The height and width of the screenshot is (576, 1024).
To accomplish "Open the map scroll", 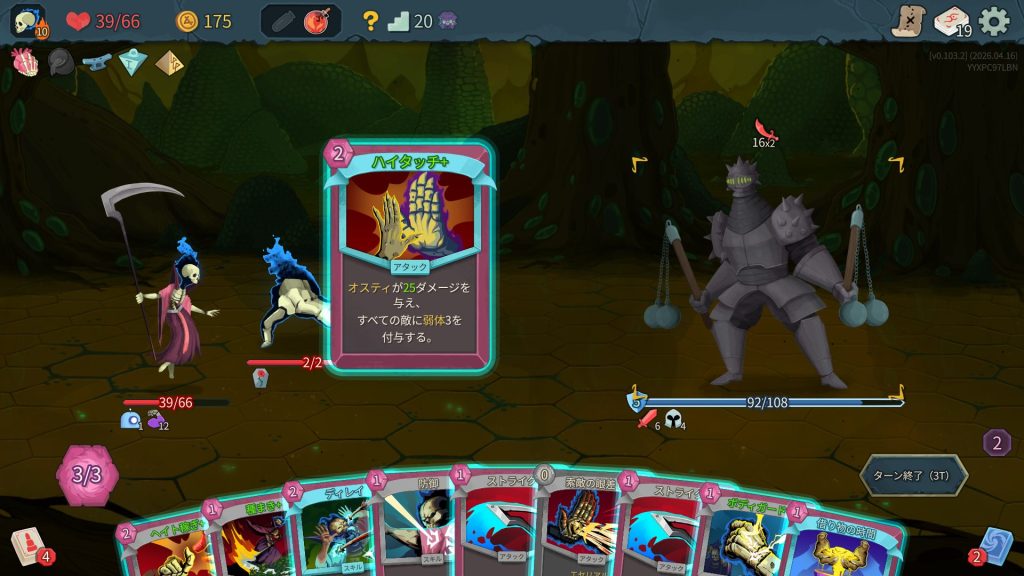I will click(x=908, y=21).
